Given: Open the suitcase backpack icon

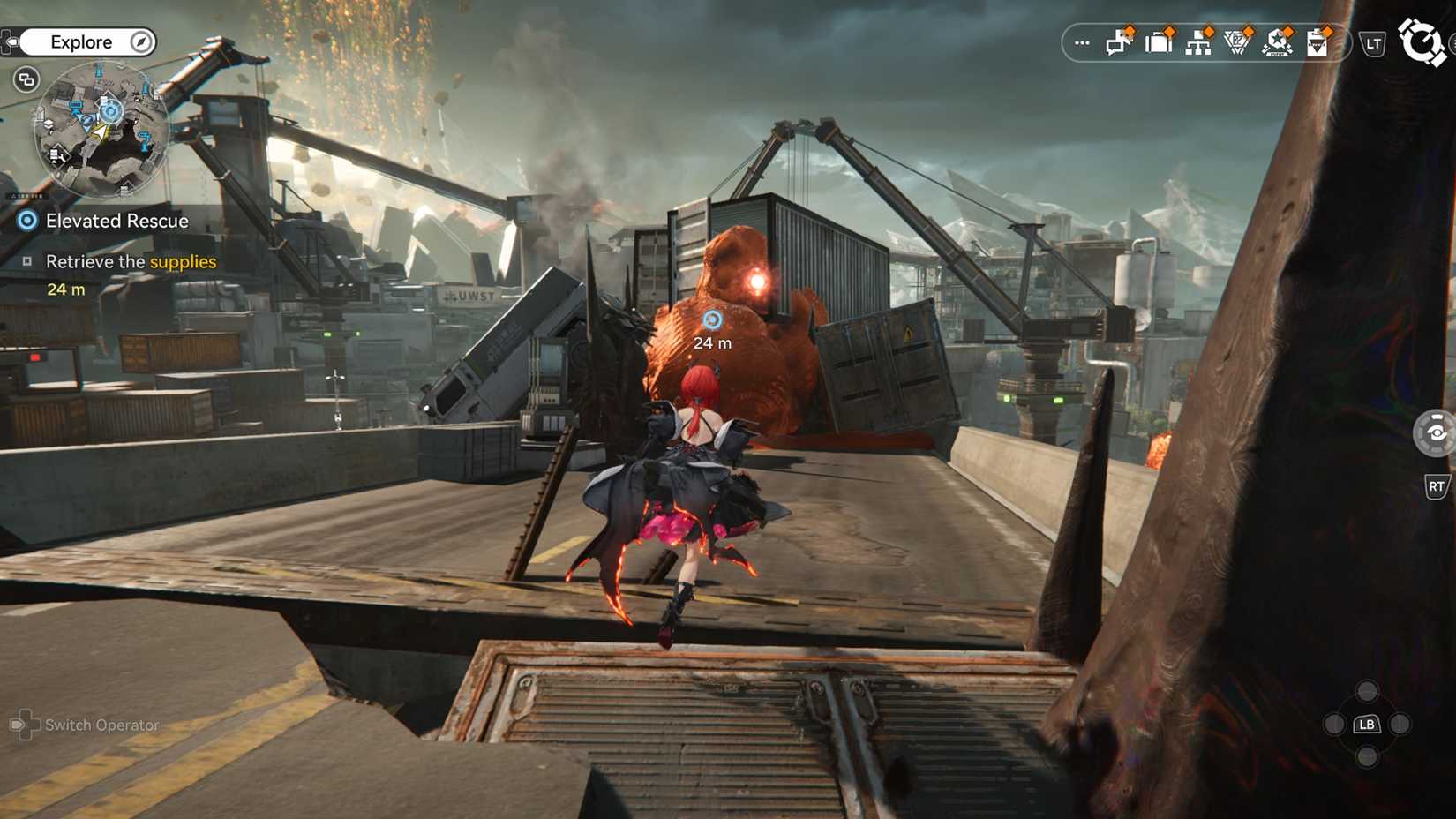Looking at the screenshot, I should coord(1159,42).
